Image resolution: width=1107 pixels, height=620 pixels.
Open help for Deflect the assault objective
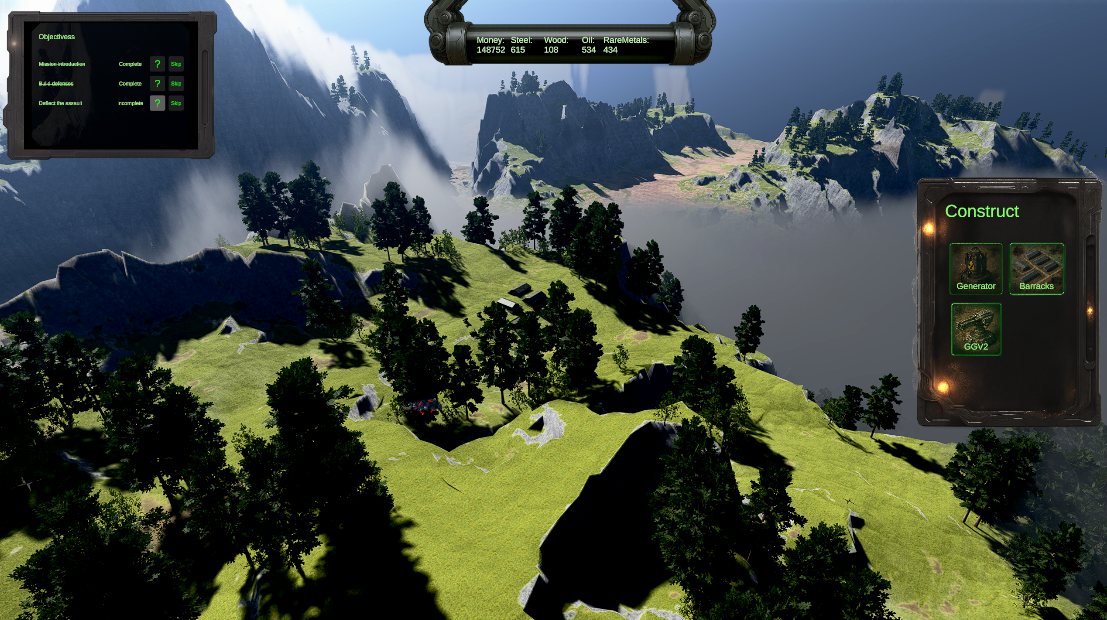pos(157,103)
